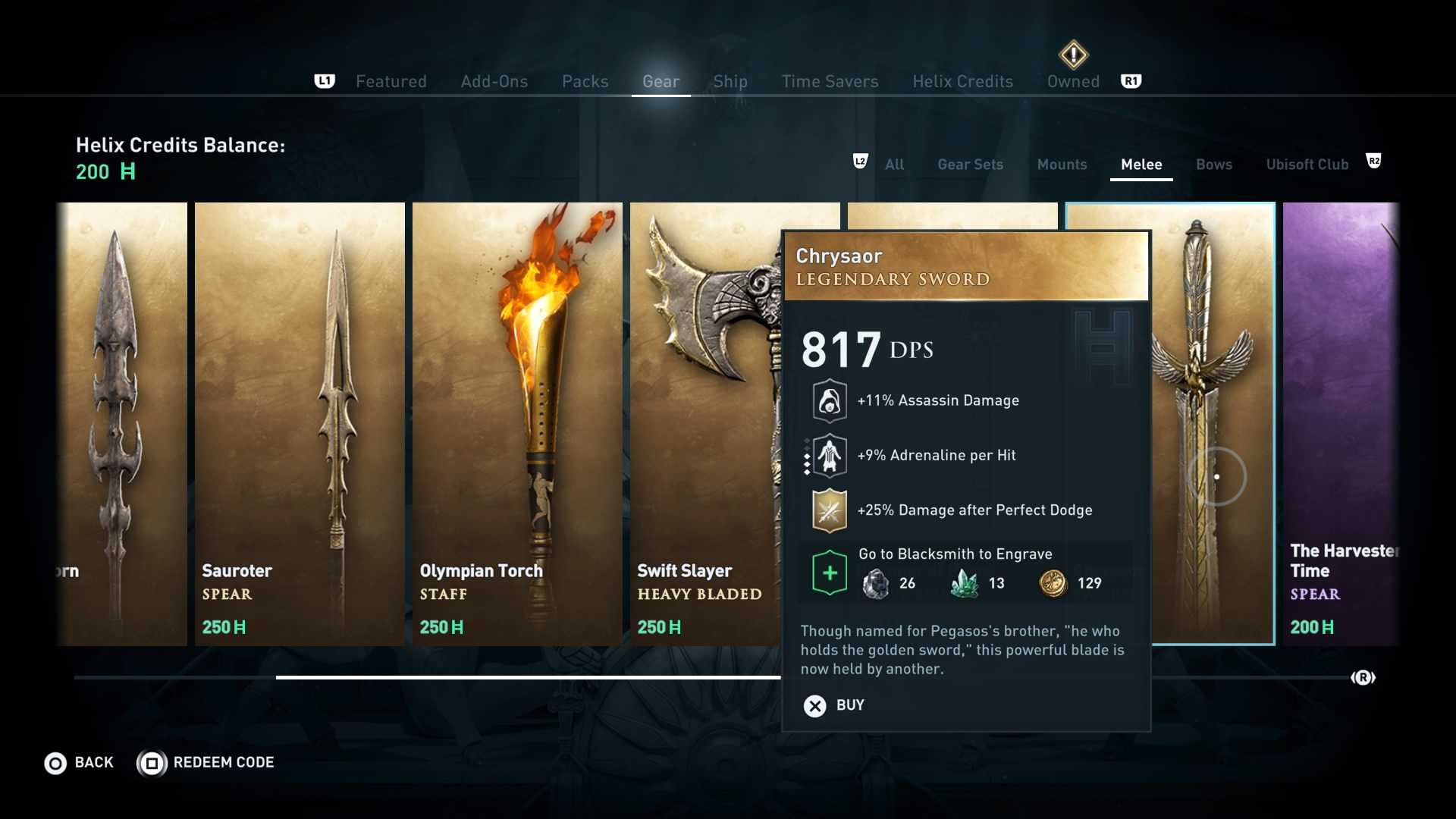Screen dimensions: 1456x819
Task: Show the Owned items tab
Action: click(1072, 81)
